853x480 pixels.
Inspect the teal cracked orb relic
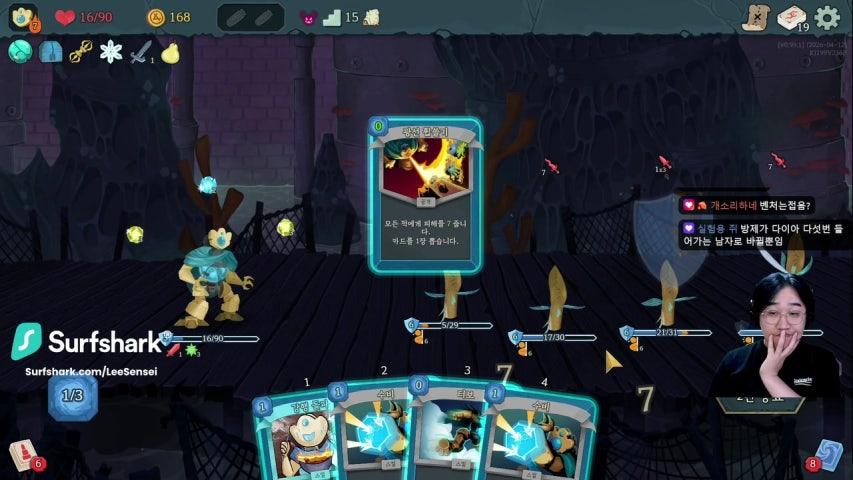click(20, 52)
